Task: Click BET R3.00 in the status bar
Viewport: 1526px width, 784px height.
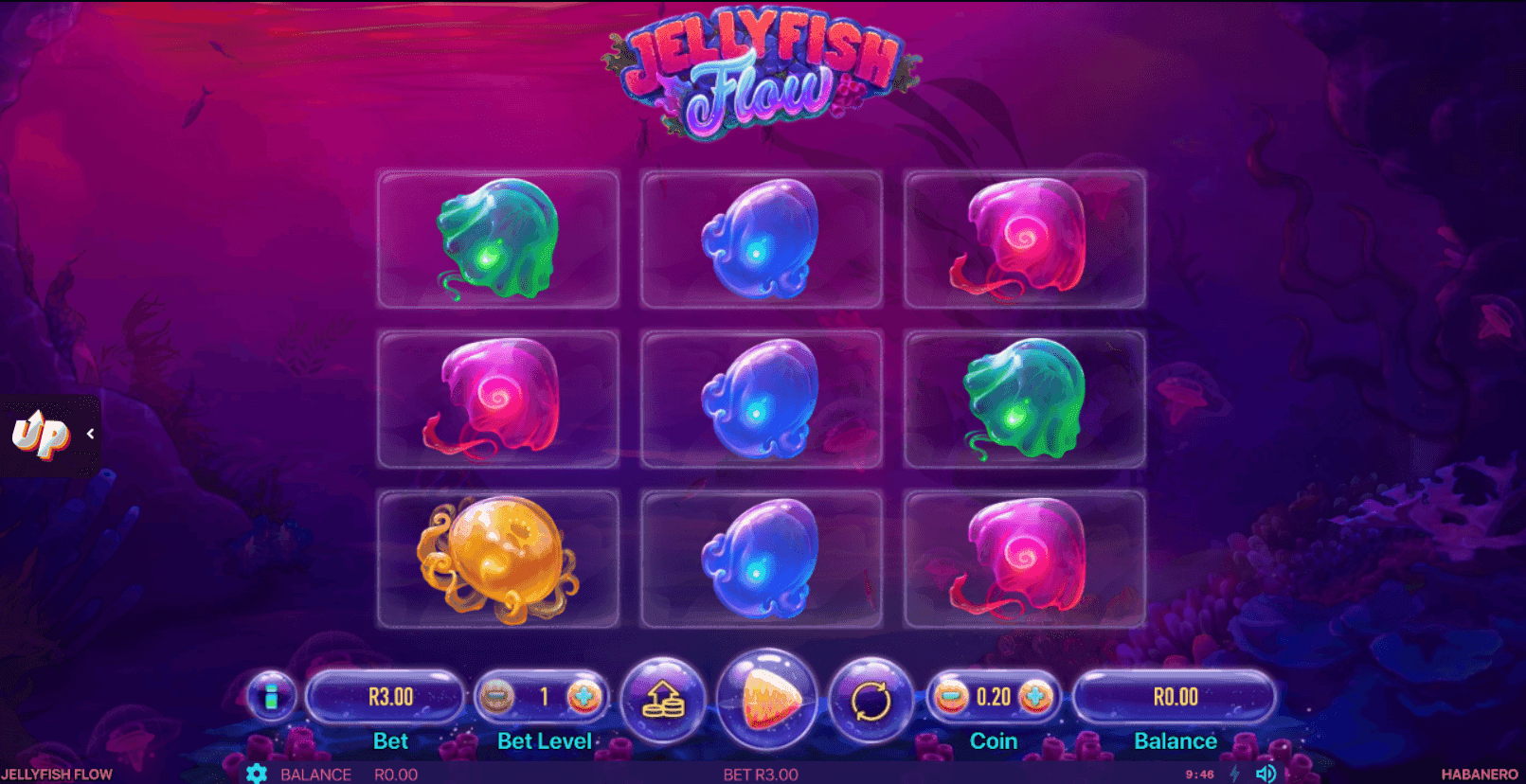Action: pyautogui.click(x=760, y=774)
